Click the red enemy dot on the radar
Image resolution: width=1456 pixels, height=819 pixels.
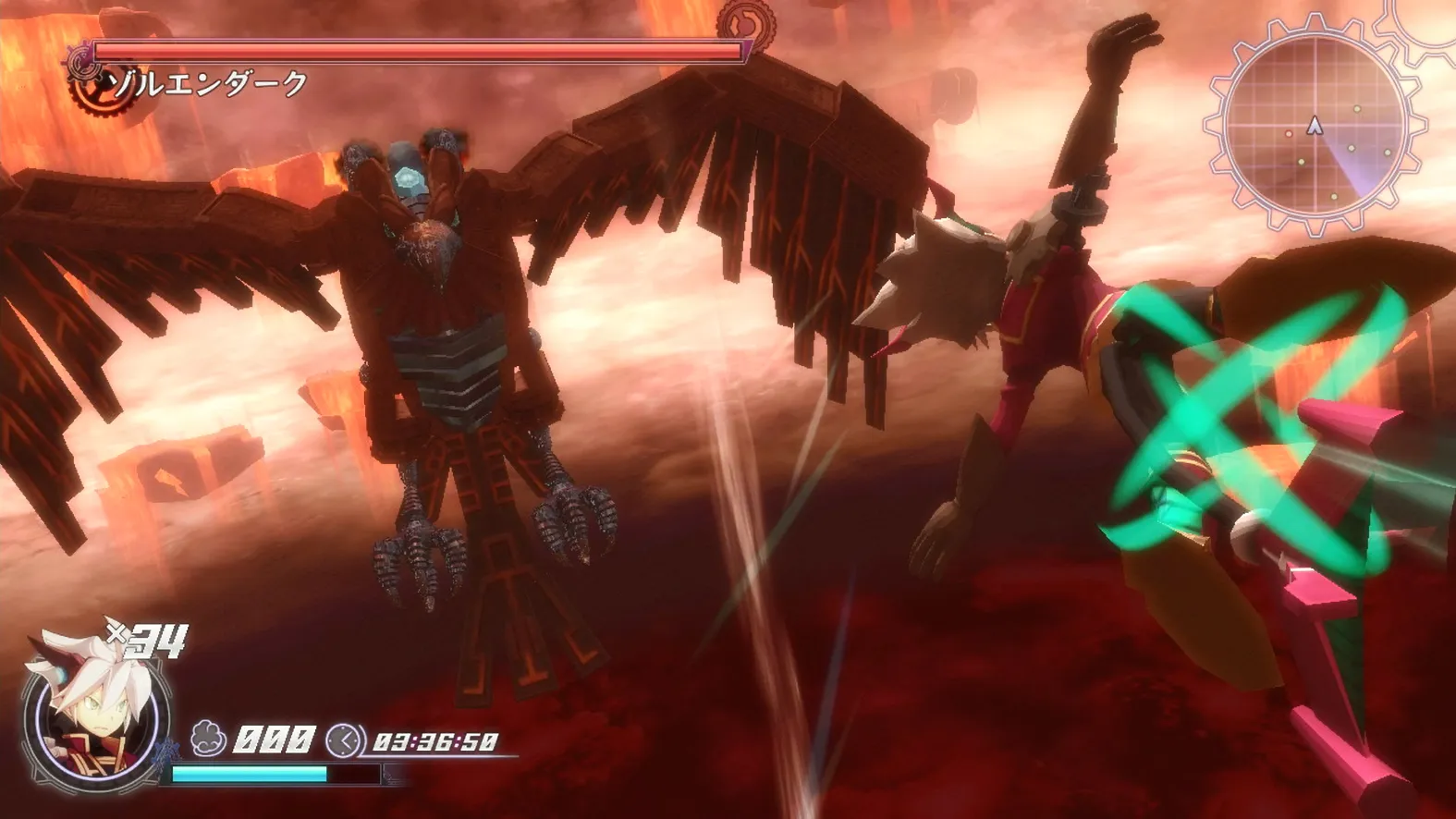(1288, 134)
